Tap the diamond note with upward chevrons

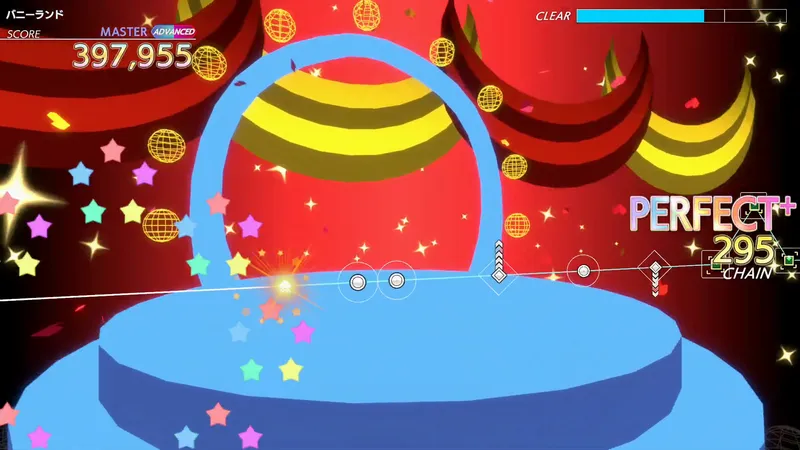pos(498,274)
